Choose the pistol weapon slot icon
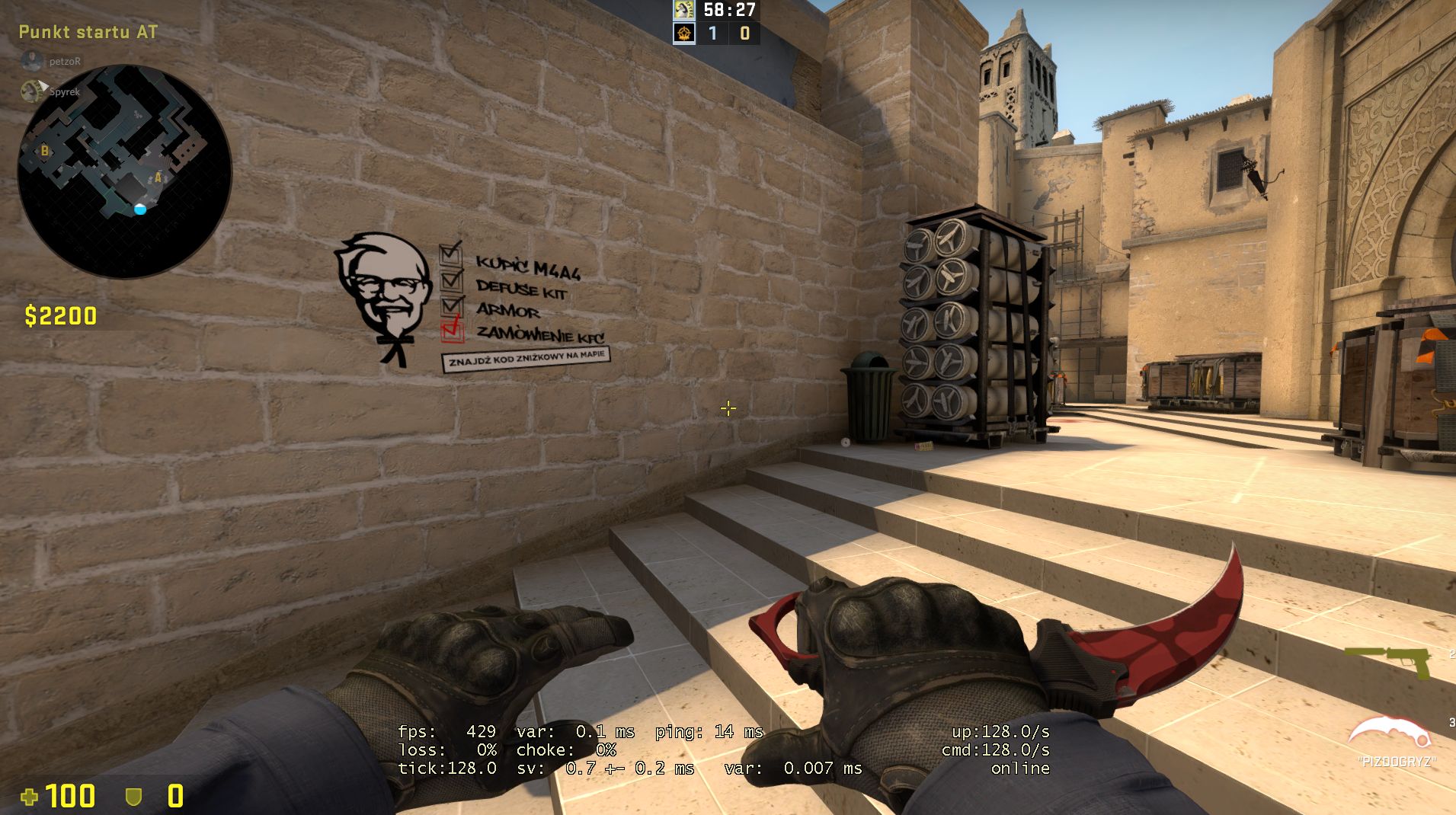This screenshot has width=1456, height=815. [x=1389, y=660]
